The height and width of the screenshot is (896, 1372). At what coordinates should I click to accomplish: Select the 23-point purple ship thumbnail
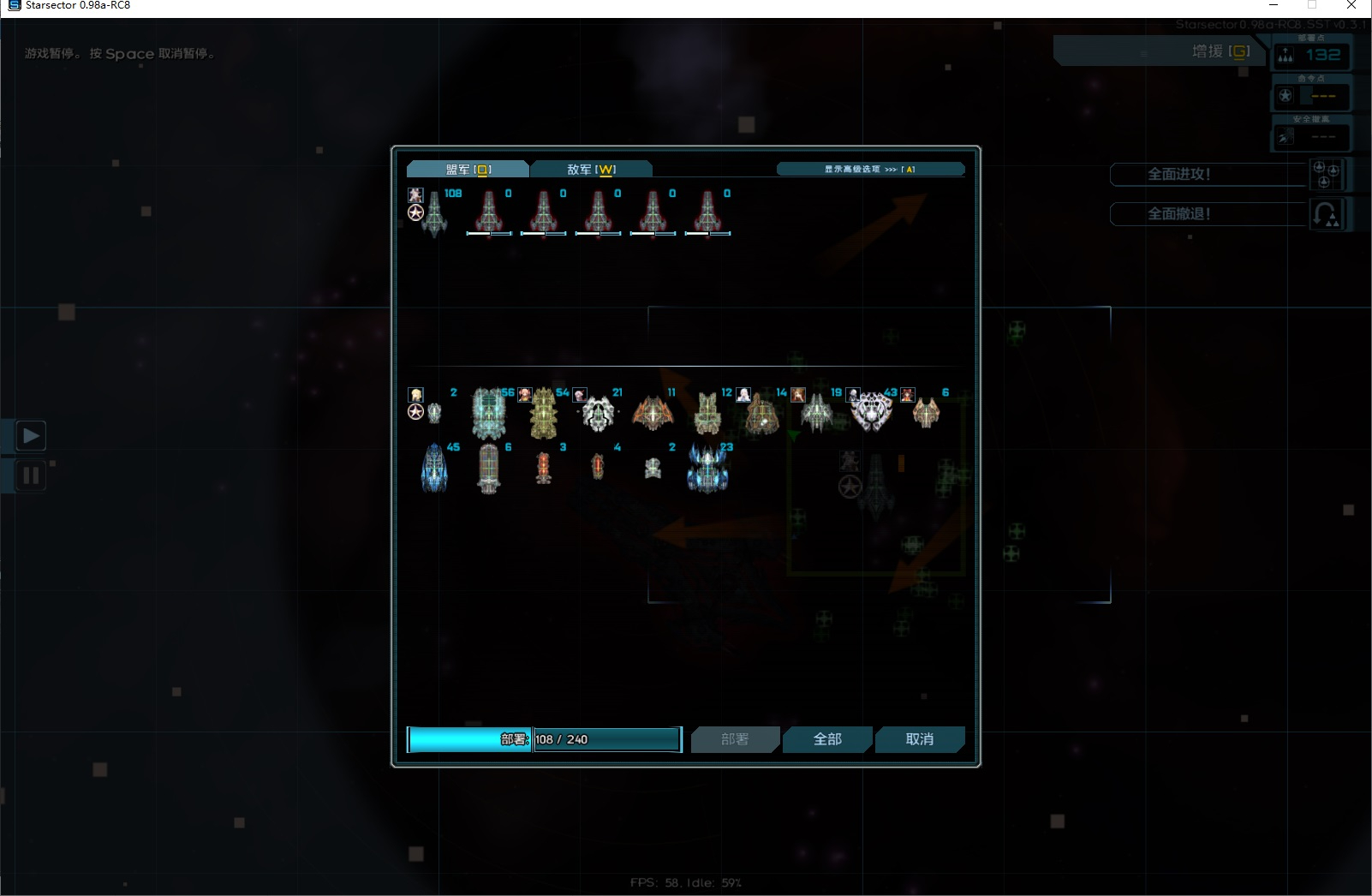pyautogui.click(x=707, y=469)
